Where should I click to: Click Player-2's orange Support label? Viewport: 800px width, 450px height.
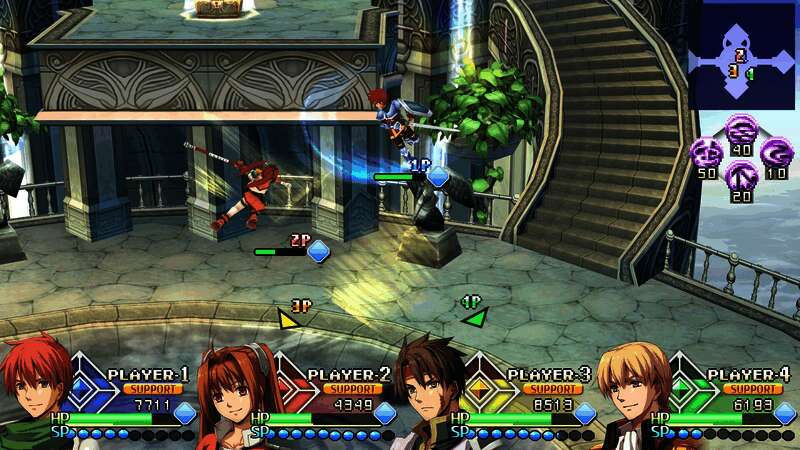tap(353, 389)
